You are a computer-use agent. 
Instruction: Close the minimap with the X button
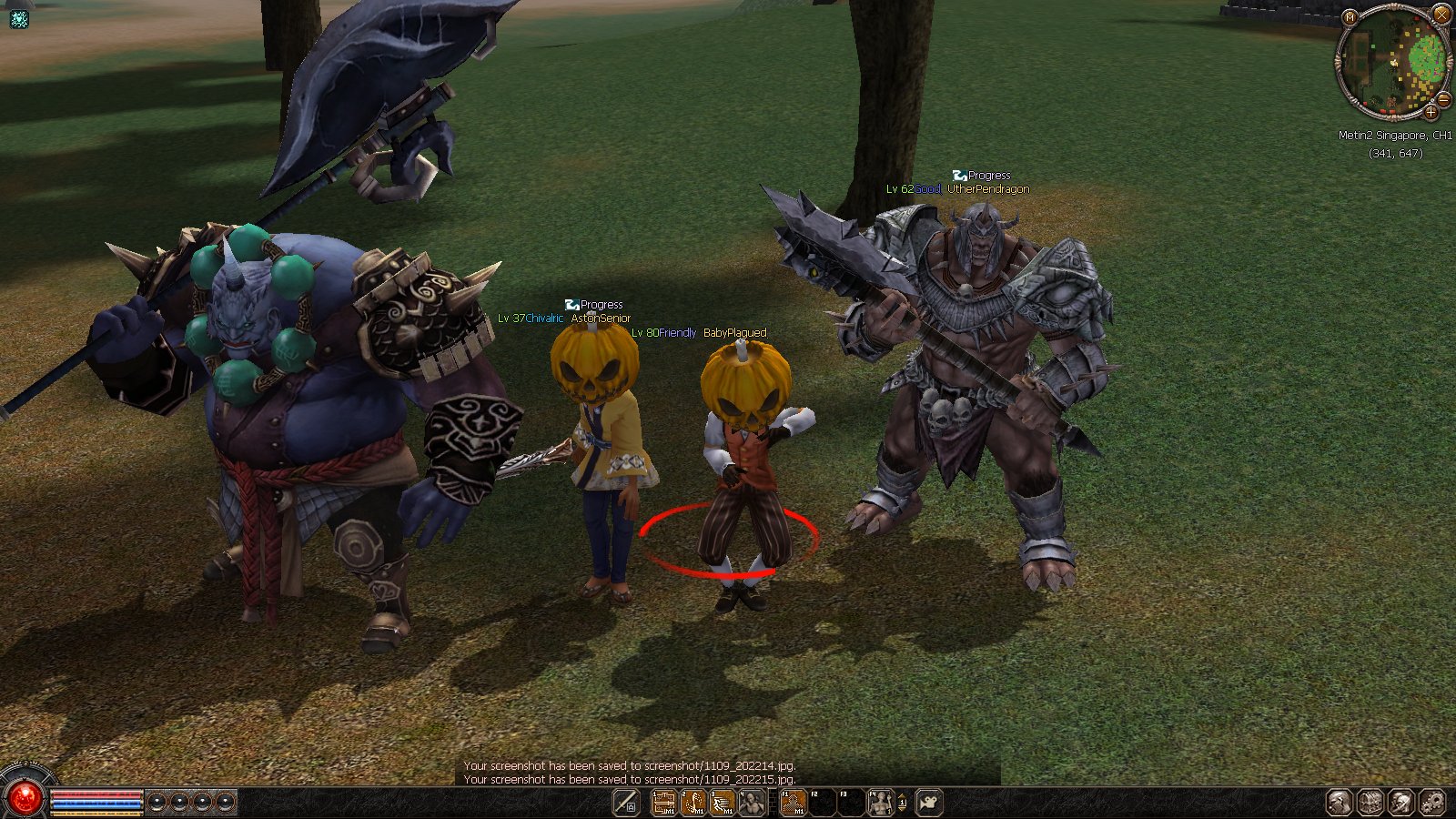[1441, 14]
